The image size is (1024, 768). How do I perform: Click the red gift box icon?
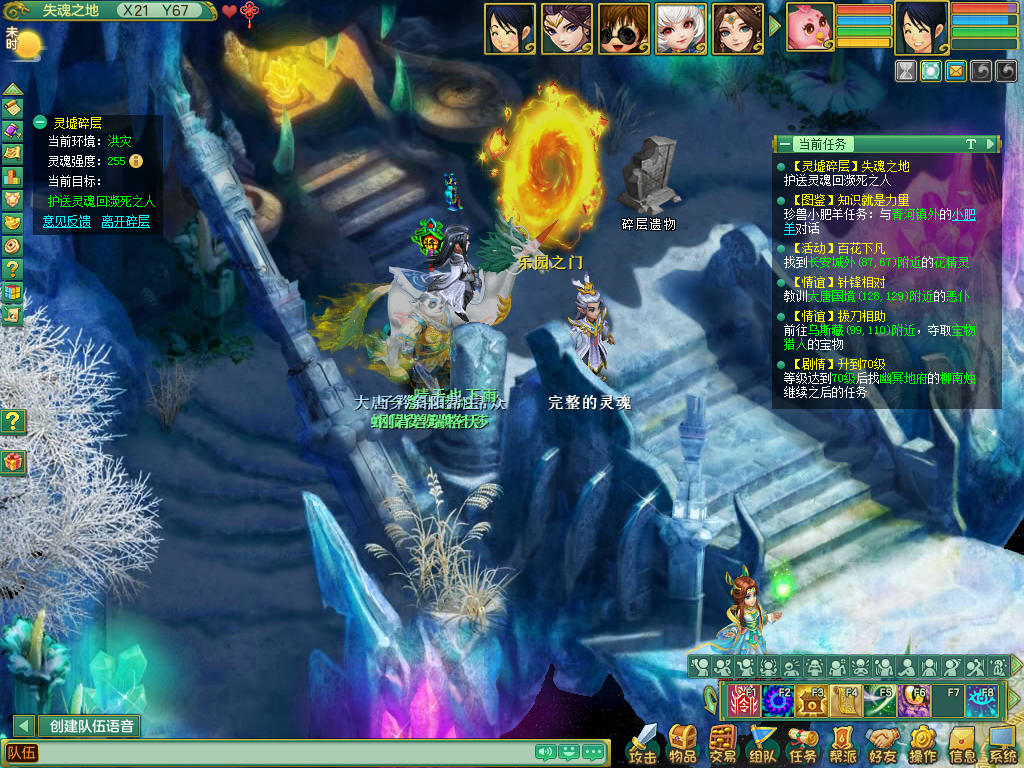[x=13, y=462]
